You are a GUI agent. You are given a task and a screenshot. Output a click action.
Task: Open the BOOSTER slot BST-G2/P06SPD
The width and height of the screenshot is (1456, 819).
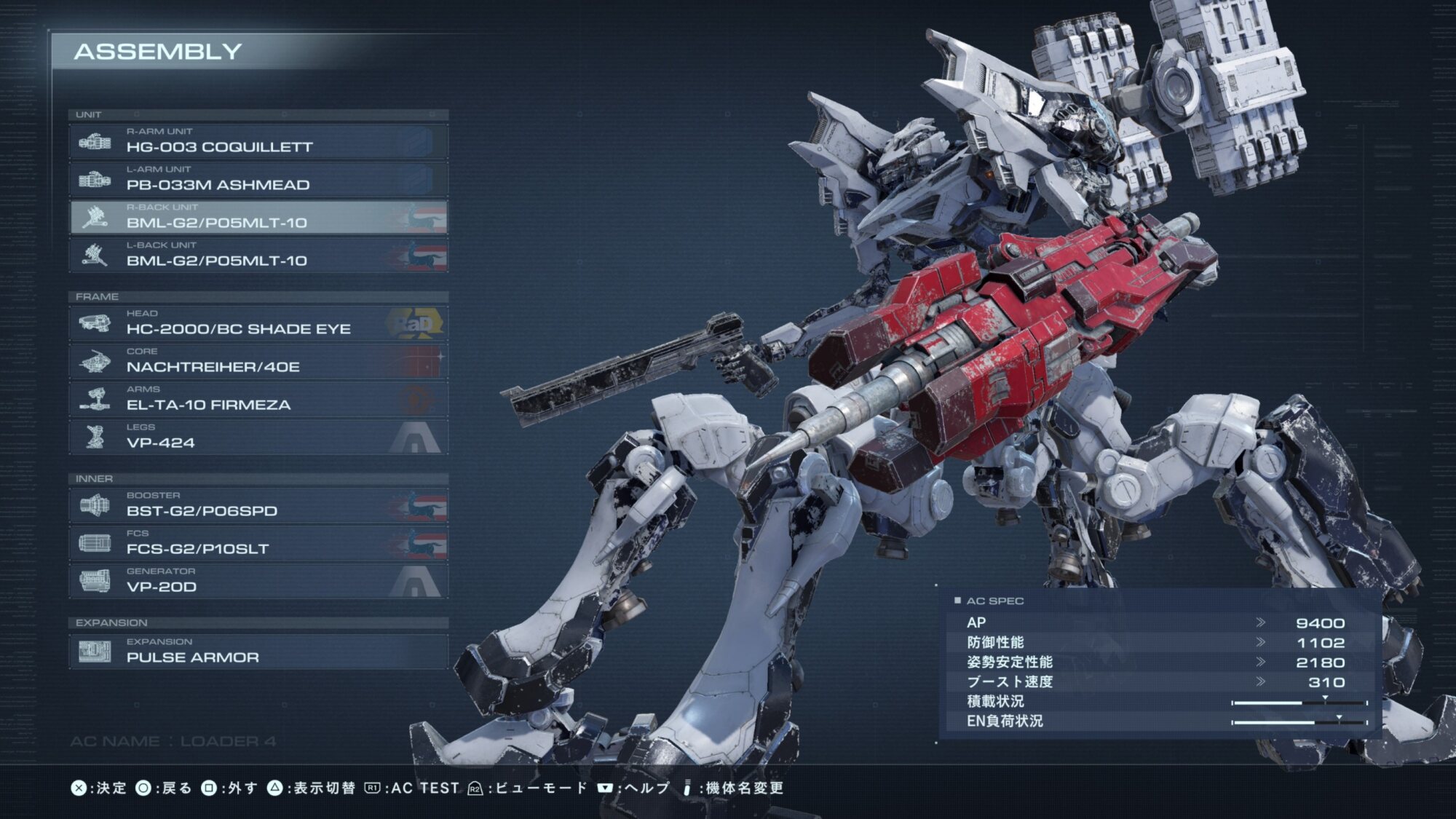pos(258,505)
